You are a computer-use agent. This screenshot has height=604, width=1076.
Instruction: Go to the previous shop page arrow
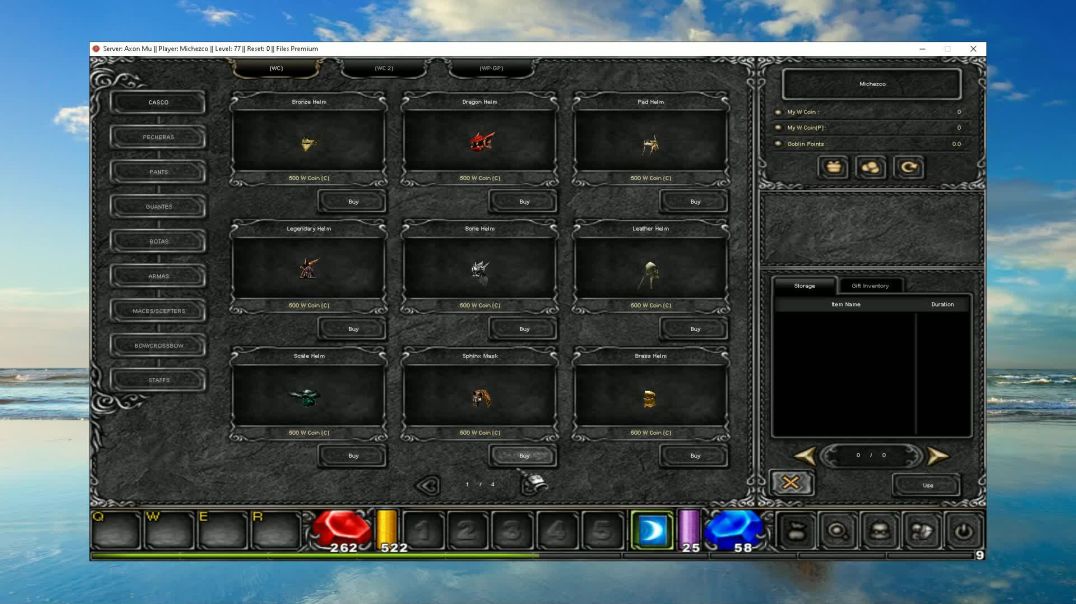tap(427, 485)
